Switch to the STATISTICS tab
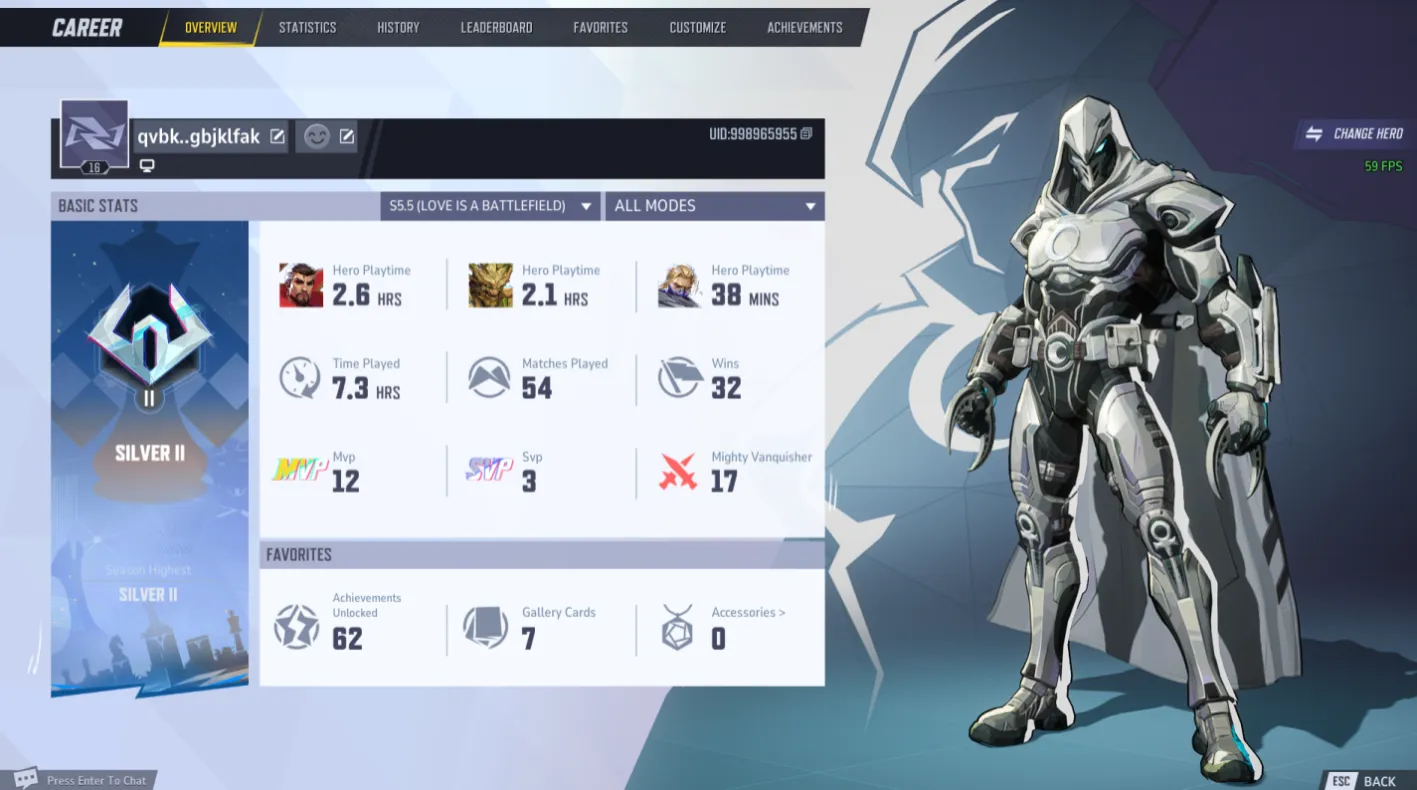The width and height of the screenshot is (1417, 790). pos(307,27)
